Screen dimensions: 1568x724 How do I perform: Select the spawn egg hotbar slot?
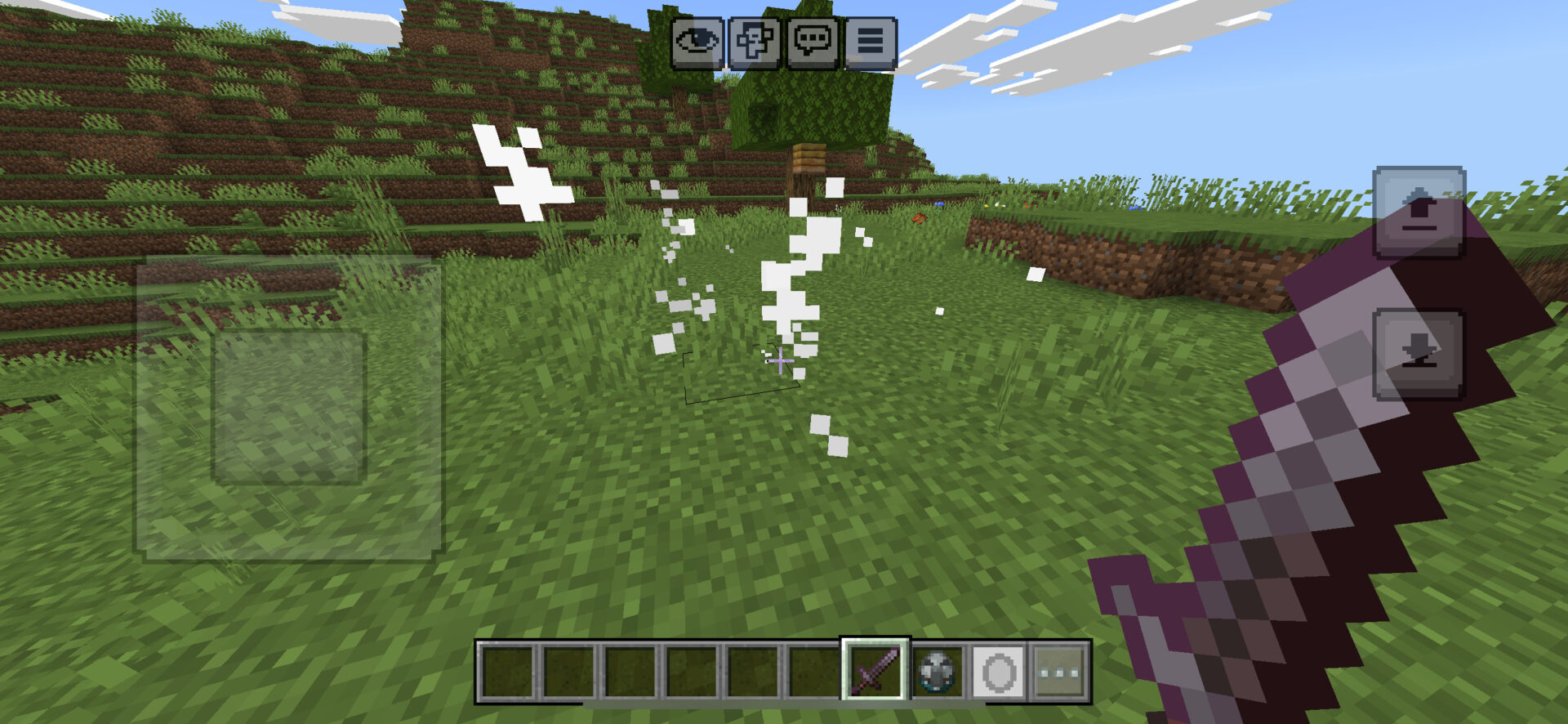pyautogui.click(x=937, y=672)
